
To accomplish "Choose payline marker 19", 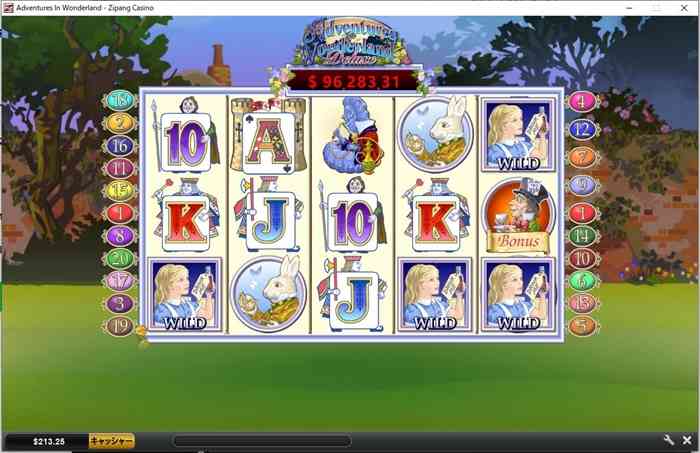I will pyautogui.click(x=121, y=325).
